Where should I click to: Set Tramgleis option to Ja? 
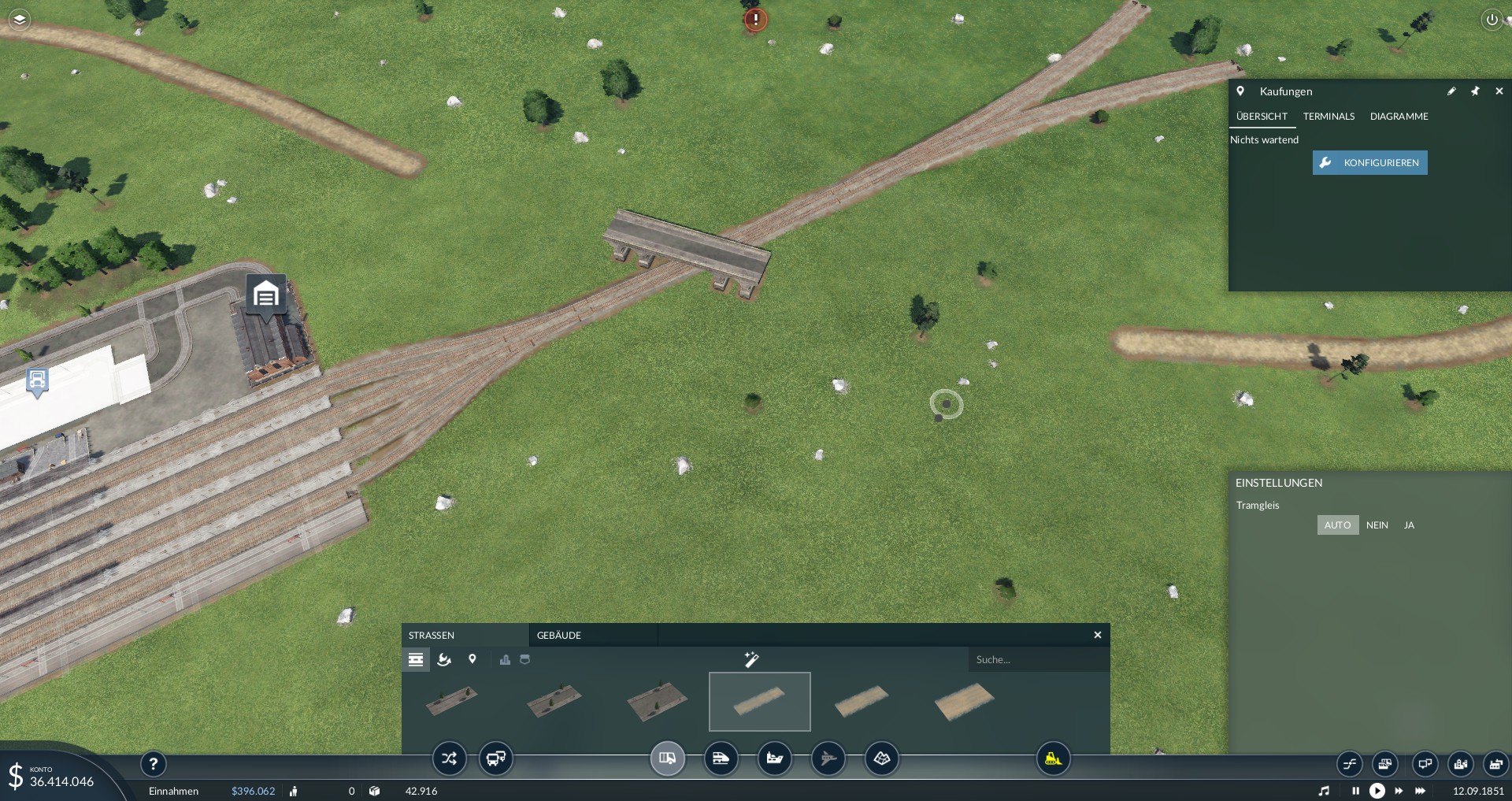(1409, 525)
